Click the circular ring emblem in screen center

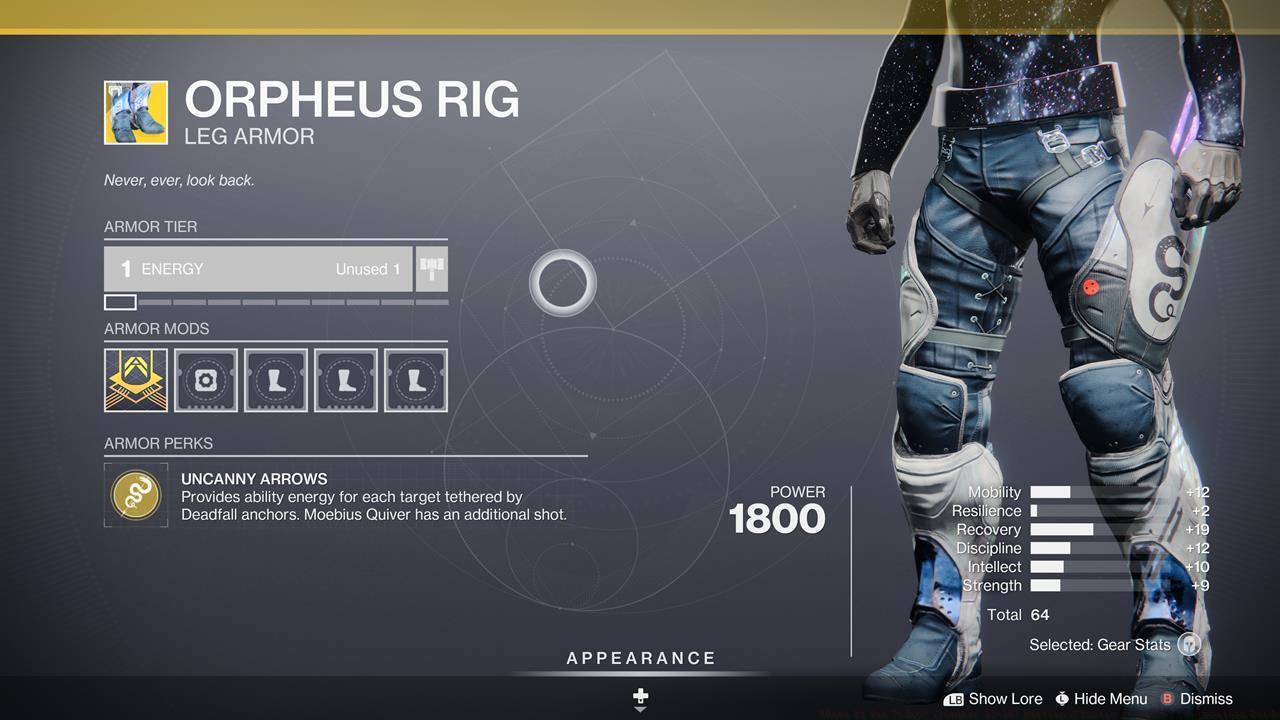pos(563,283)
